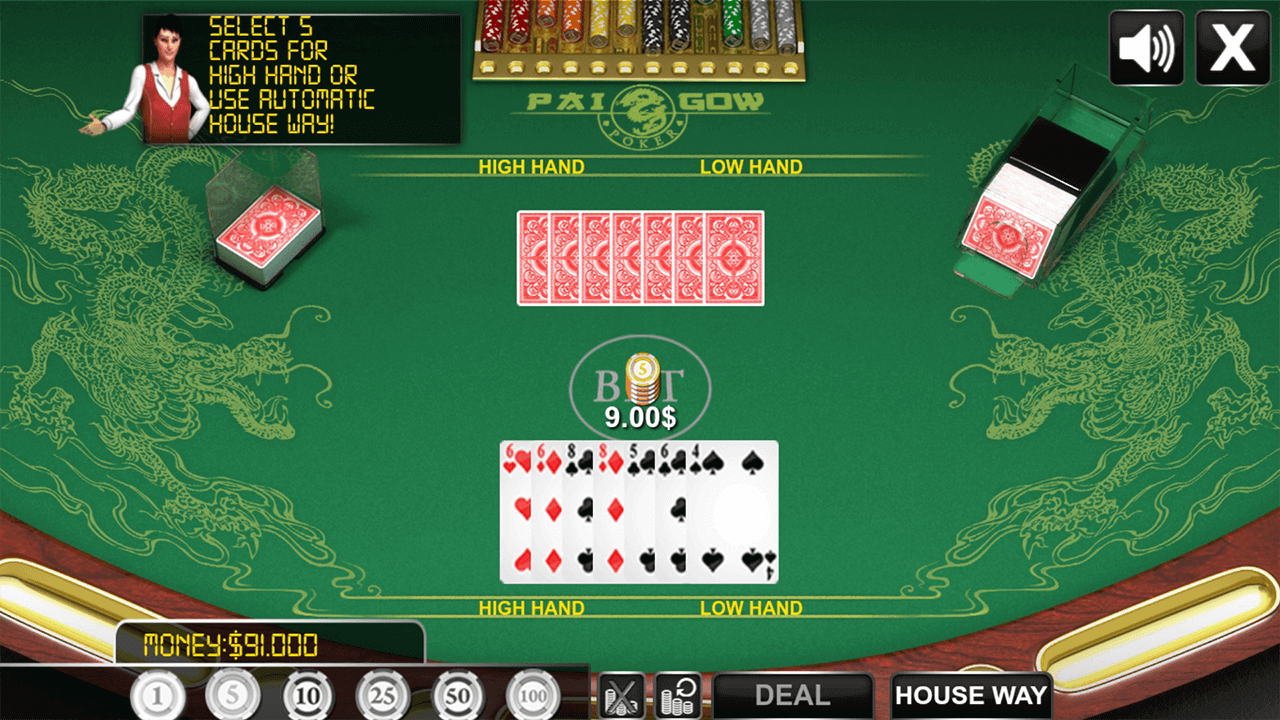This screenshot has height=720, width=1280.
Task: Click the BET chip stack showing 9.00$
Action: click(640, 380)
